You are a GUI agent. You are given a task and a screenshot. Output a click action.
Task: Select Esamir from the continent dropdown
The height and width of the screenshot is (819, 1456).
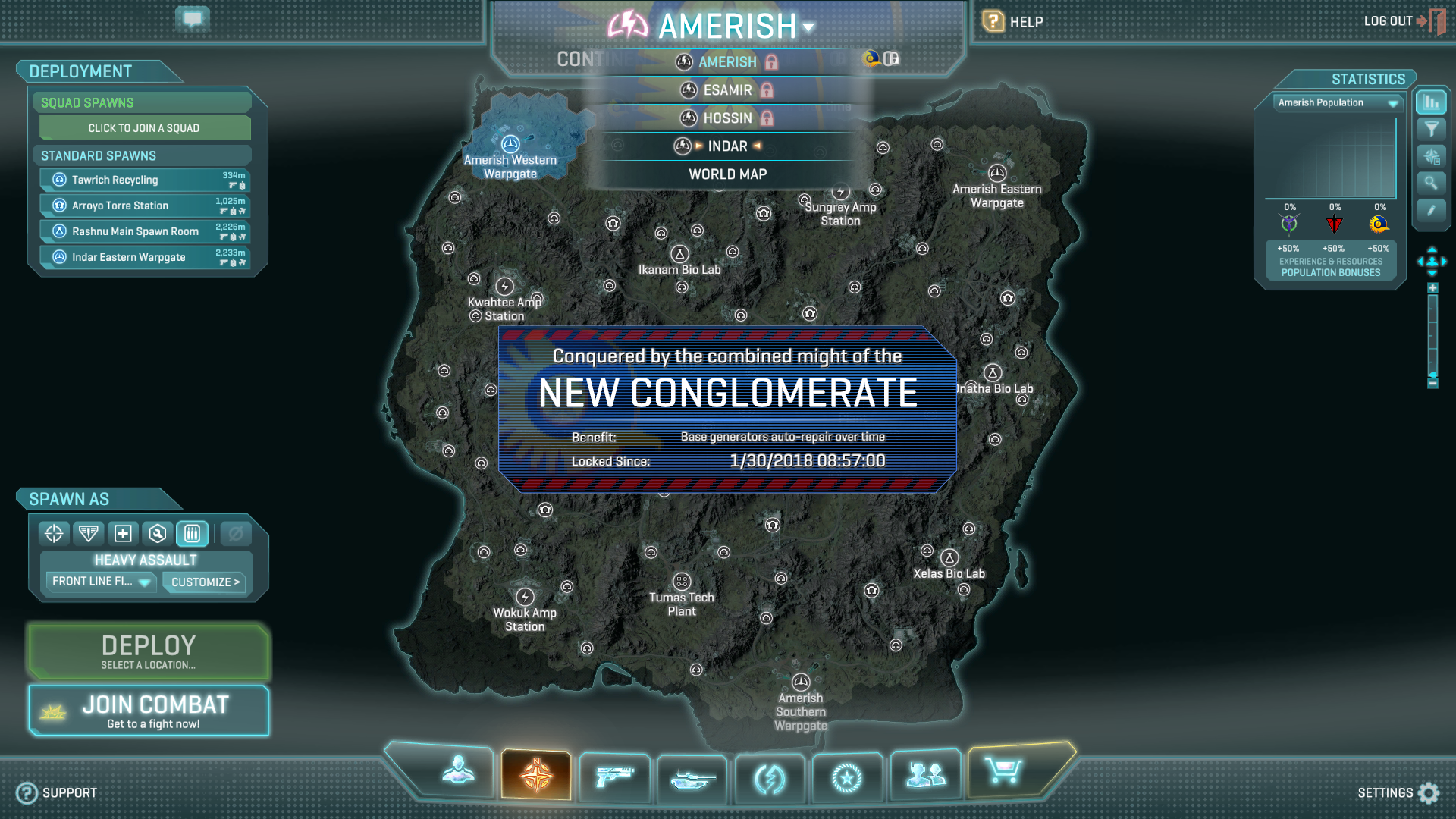click(727, 90)
